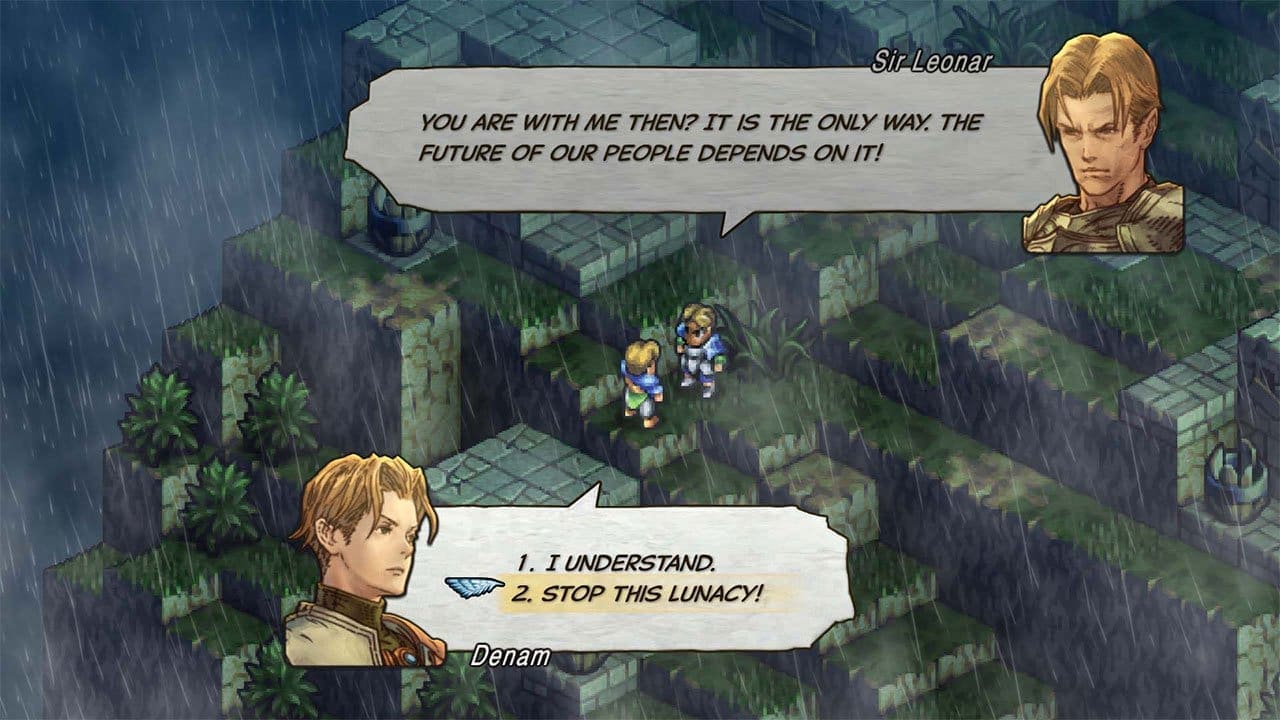
Task: Open the dialogue choice bubble
Action: [640, 570]
